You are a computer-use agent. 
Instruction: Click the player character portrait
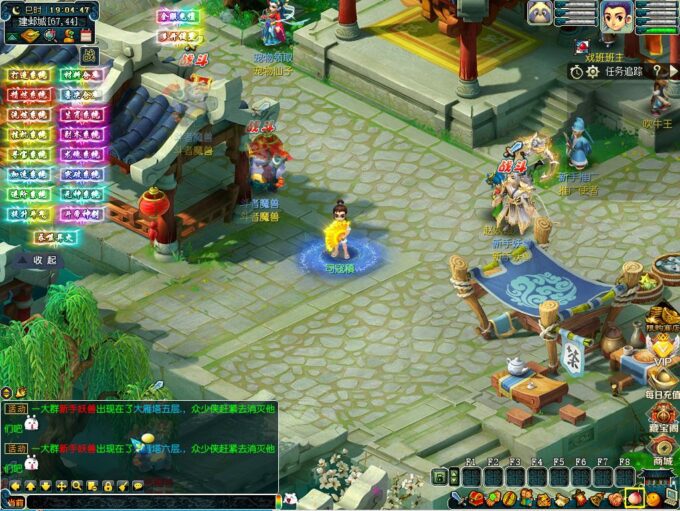point(616,15)
